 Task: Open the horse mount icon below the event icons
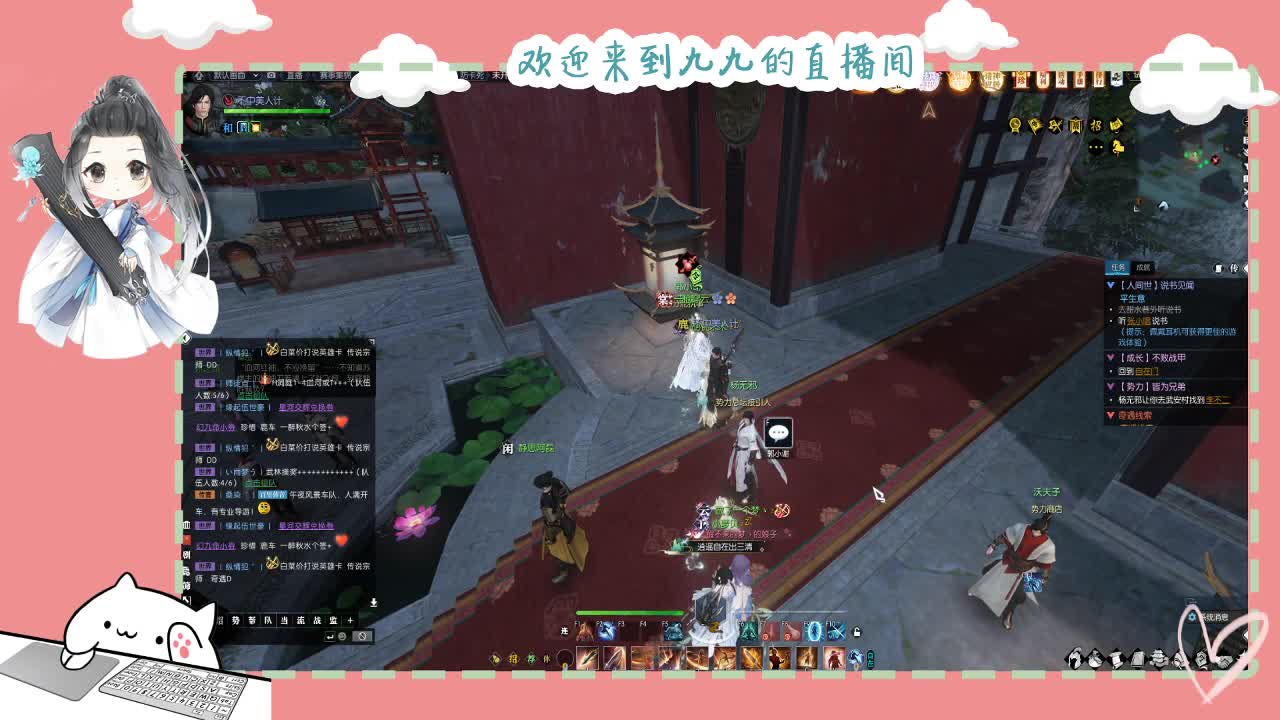(1117, 146)
